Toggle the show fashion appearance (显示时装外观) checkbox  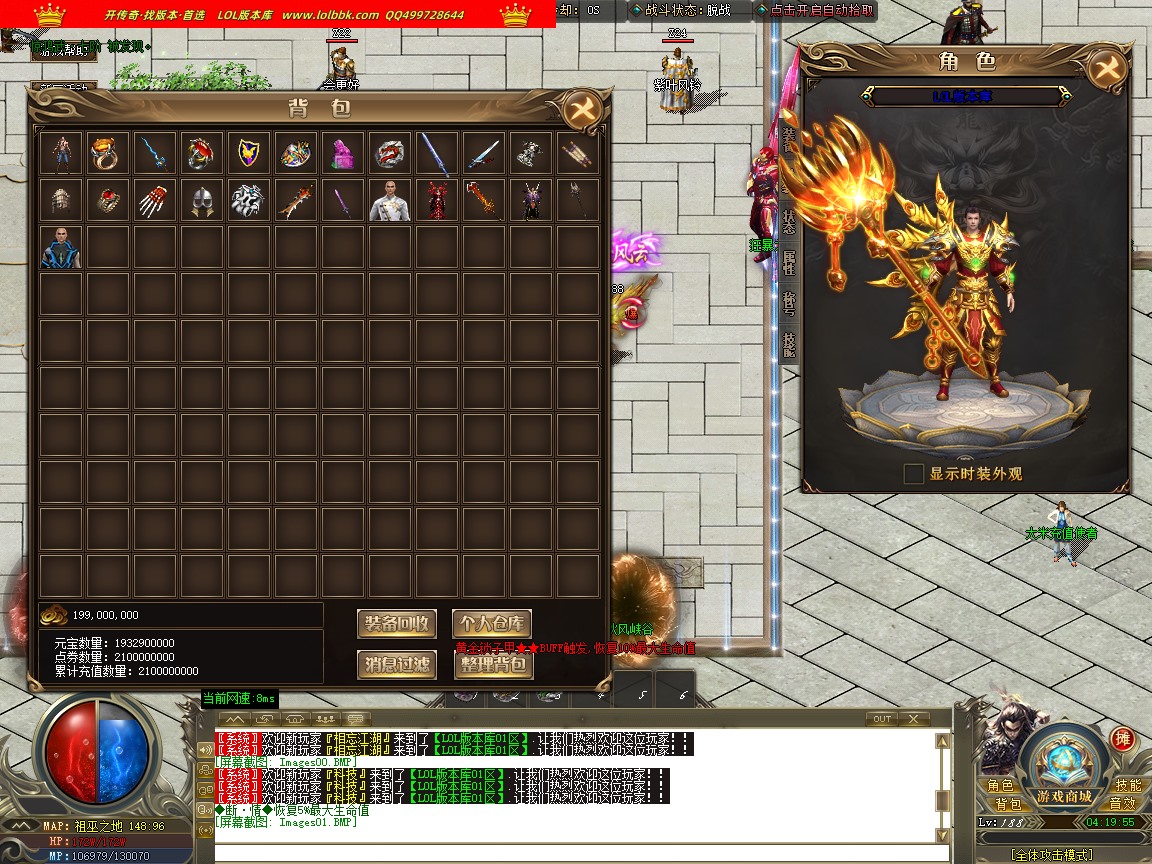tap(913, 474)
